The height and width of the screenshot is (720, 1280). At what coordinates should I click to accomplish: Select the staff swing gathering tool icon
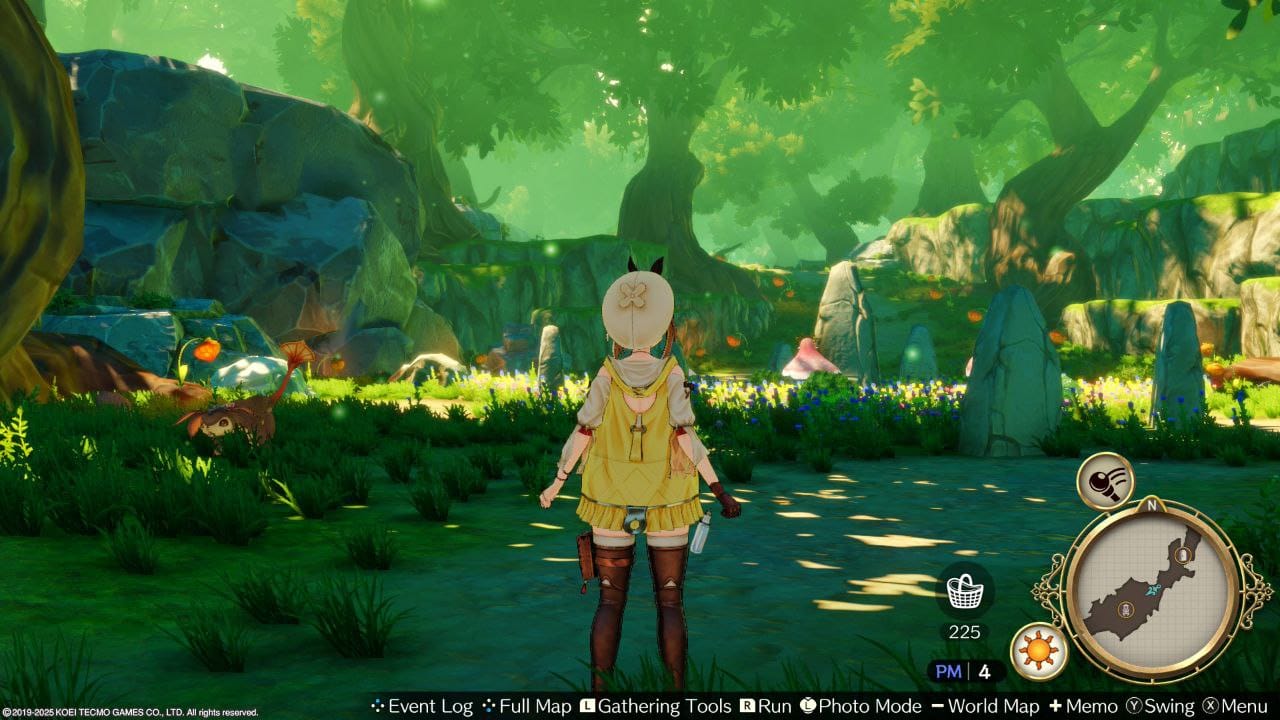click(1104, 481)
